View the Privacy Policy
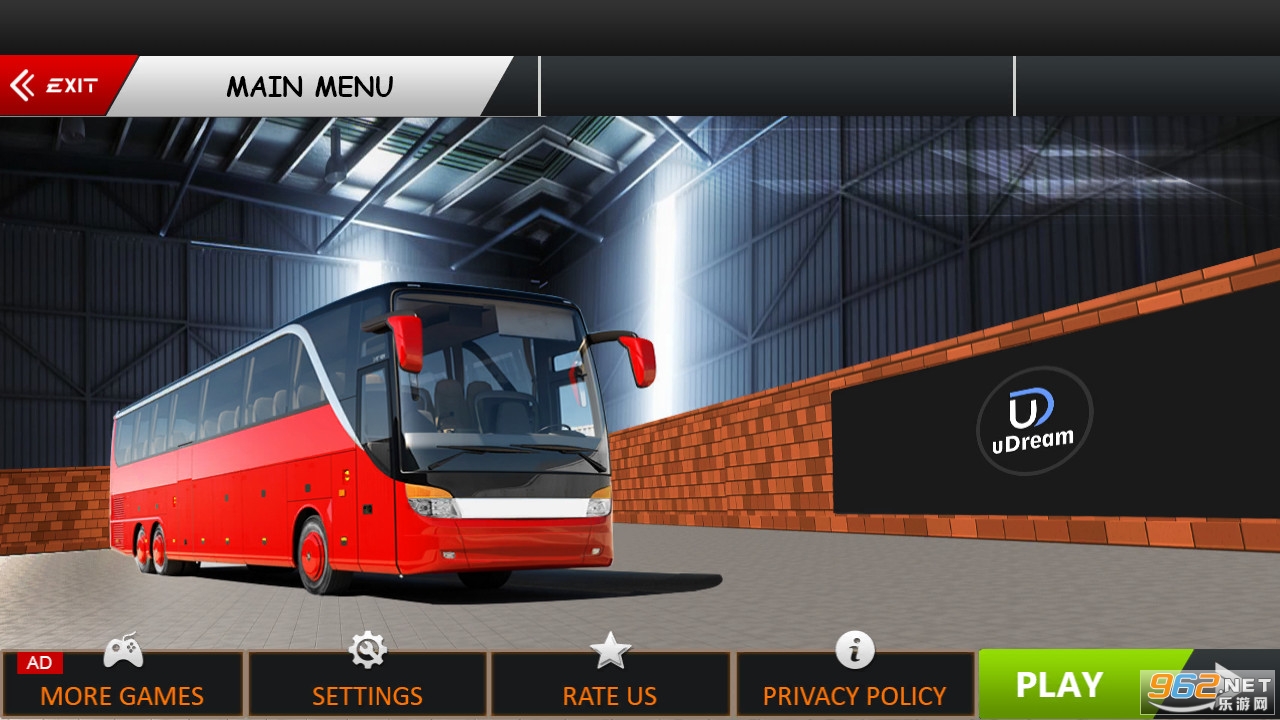 (x=855, y=685)
